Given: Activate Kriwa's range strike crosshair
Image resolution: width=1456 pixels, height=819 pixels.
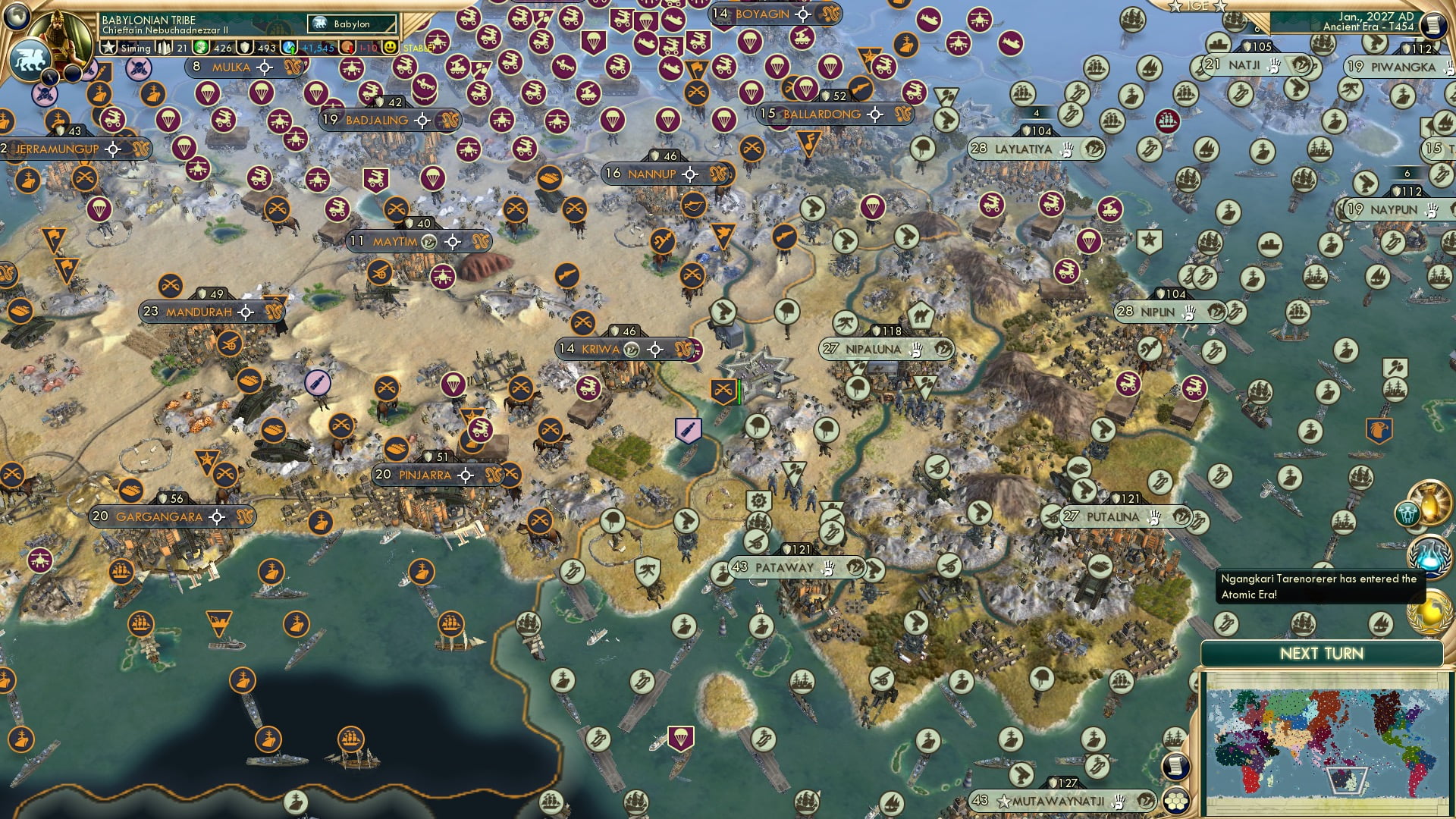Looking at the screenshot, I should coord(655,350).
